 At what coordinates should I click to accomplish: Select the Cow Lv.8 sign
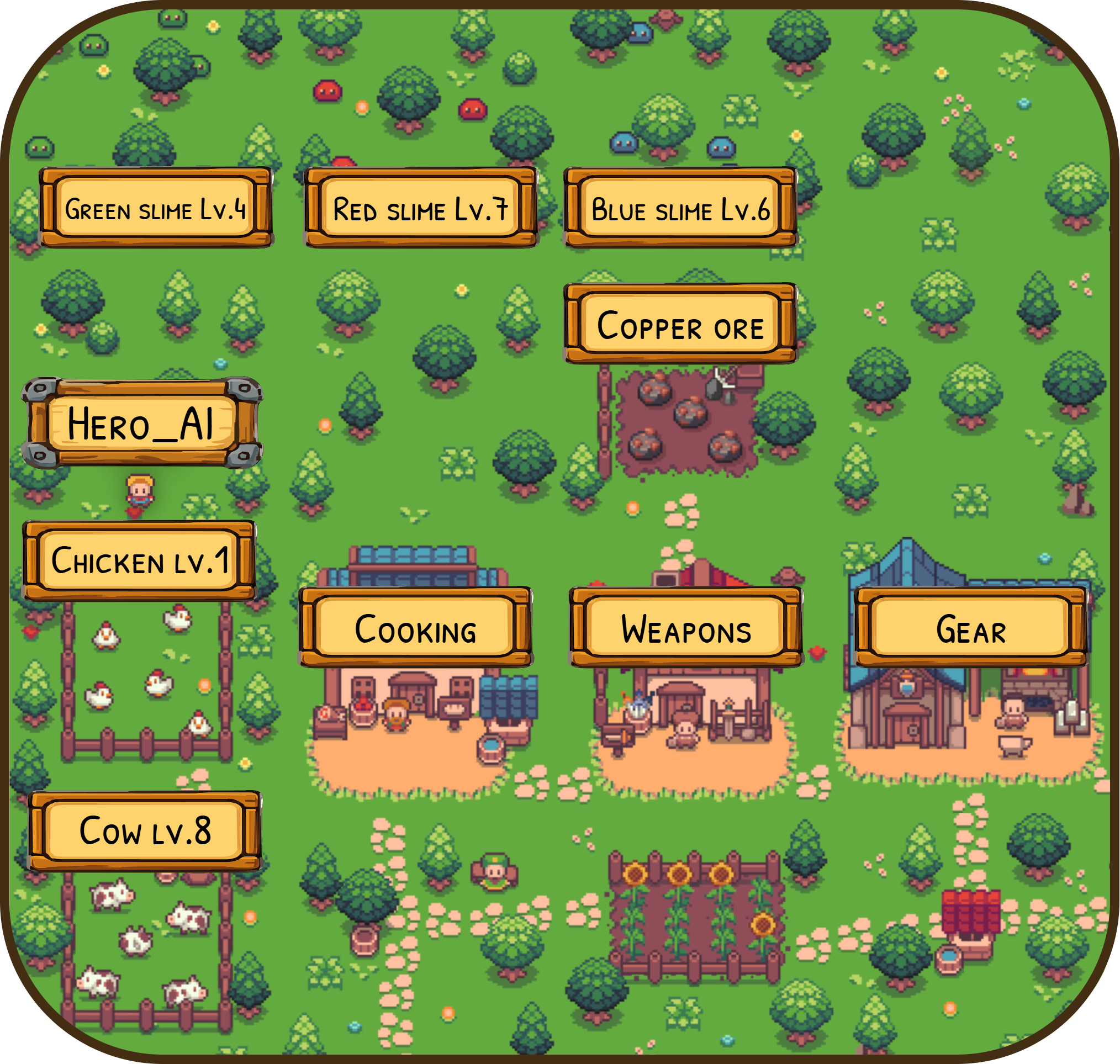(x=145, y=831)
